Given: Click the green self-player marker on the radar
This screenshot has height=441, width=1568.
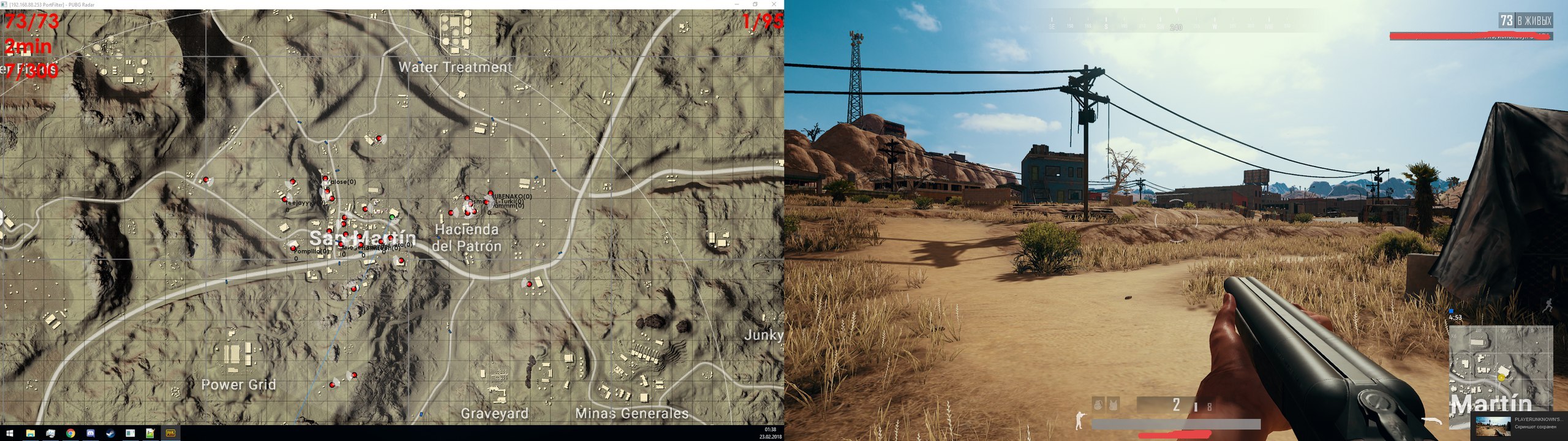Looking at the screenshot, I should [x=391, y=217].
